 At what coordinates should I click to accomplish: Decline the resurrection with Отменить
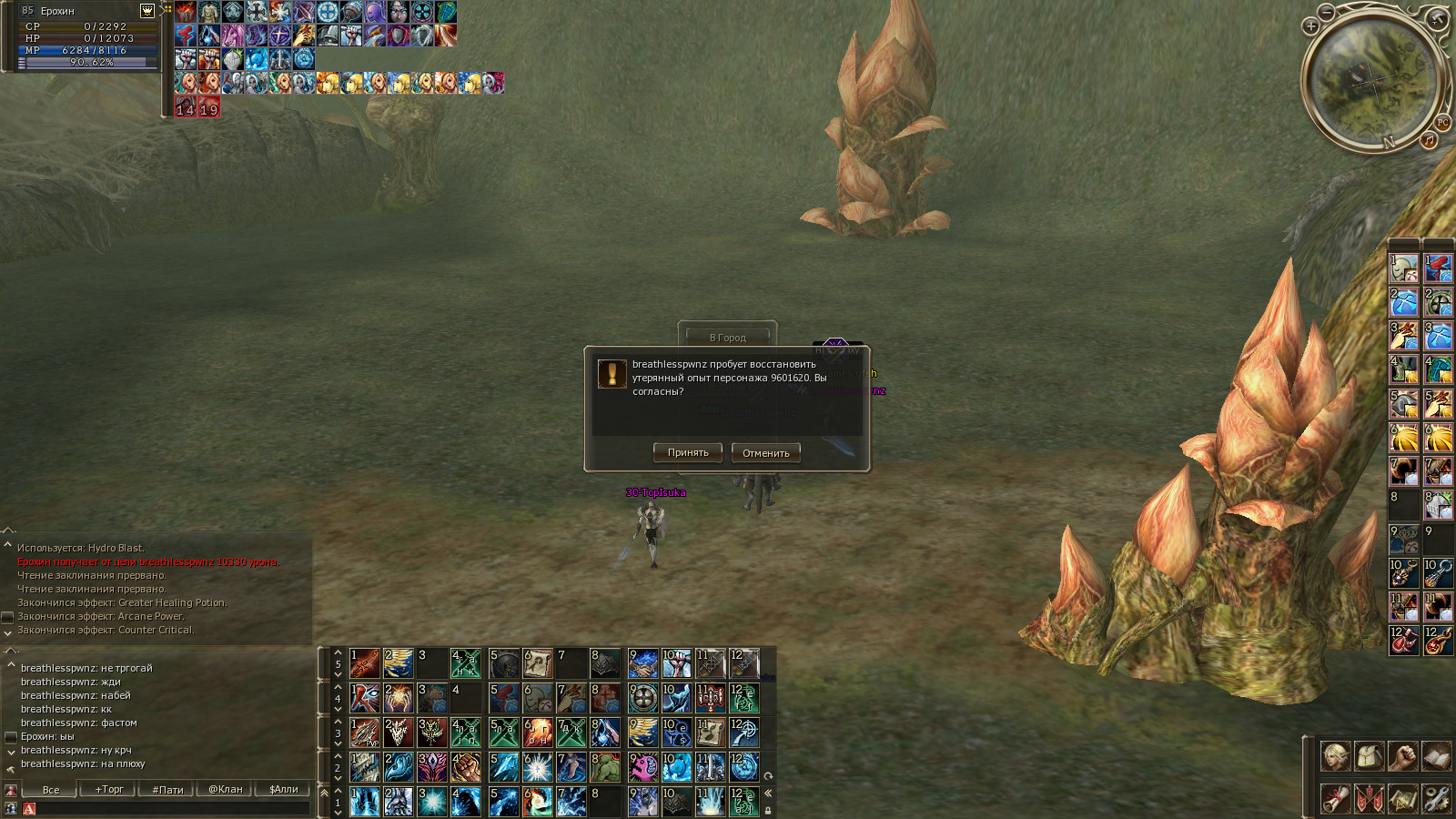point(766,453)
